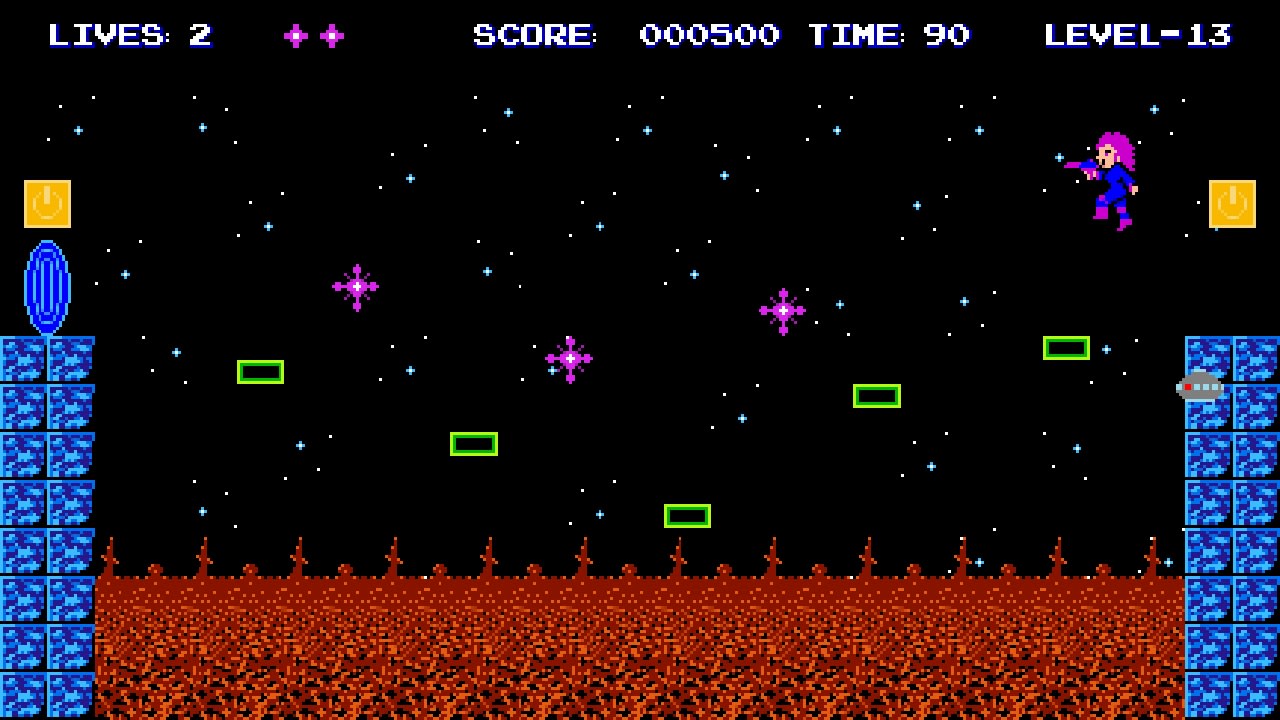Image resolution: width=1280 pixels, height=720 pixels.
Task: Click the SCORE 000500 readout
Action: click(625, 35)
